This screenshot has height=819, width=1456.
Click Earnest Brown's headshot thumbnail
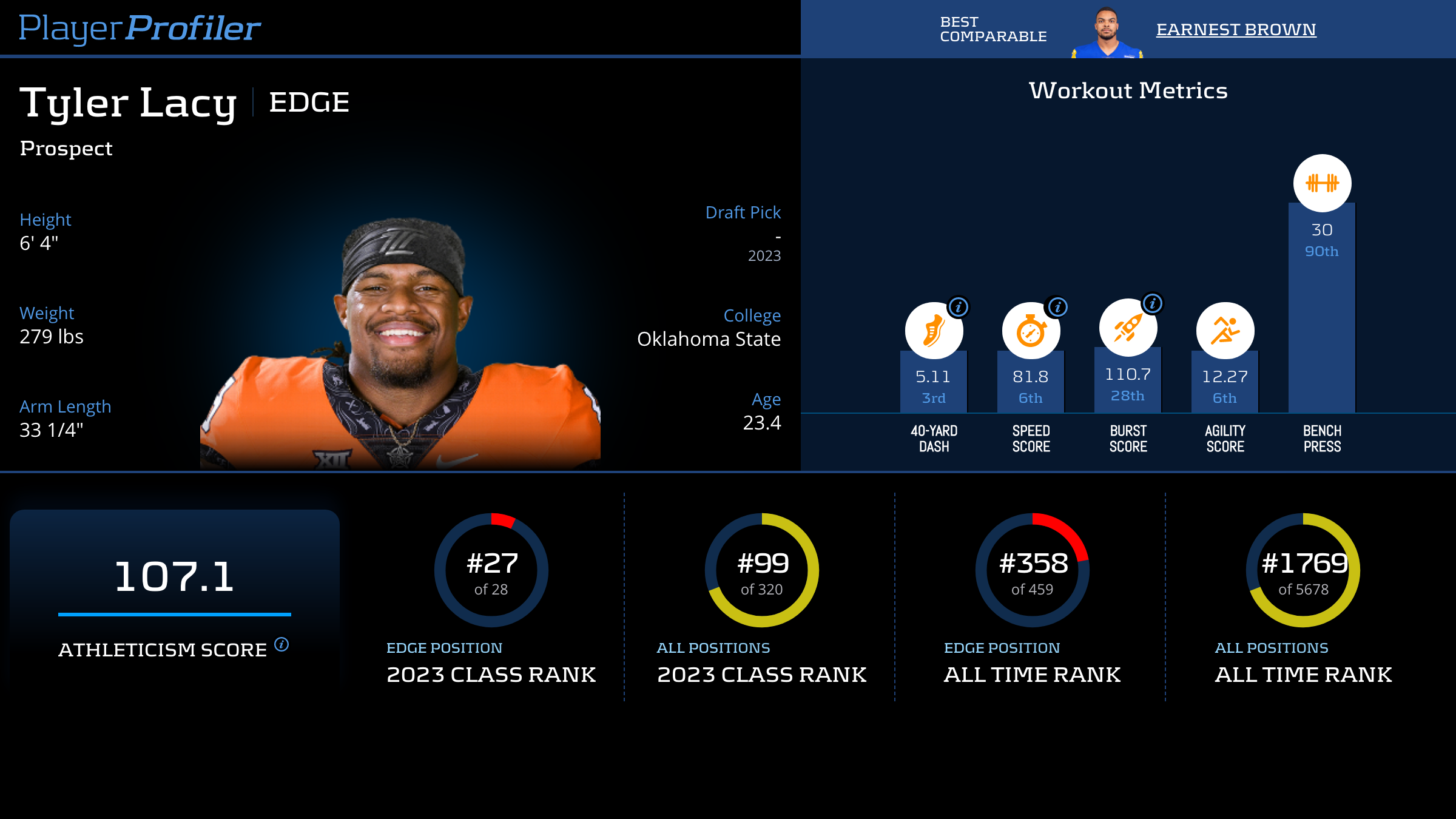coord(1107,33)
